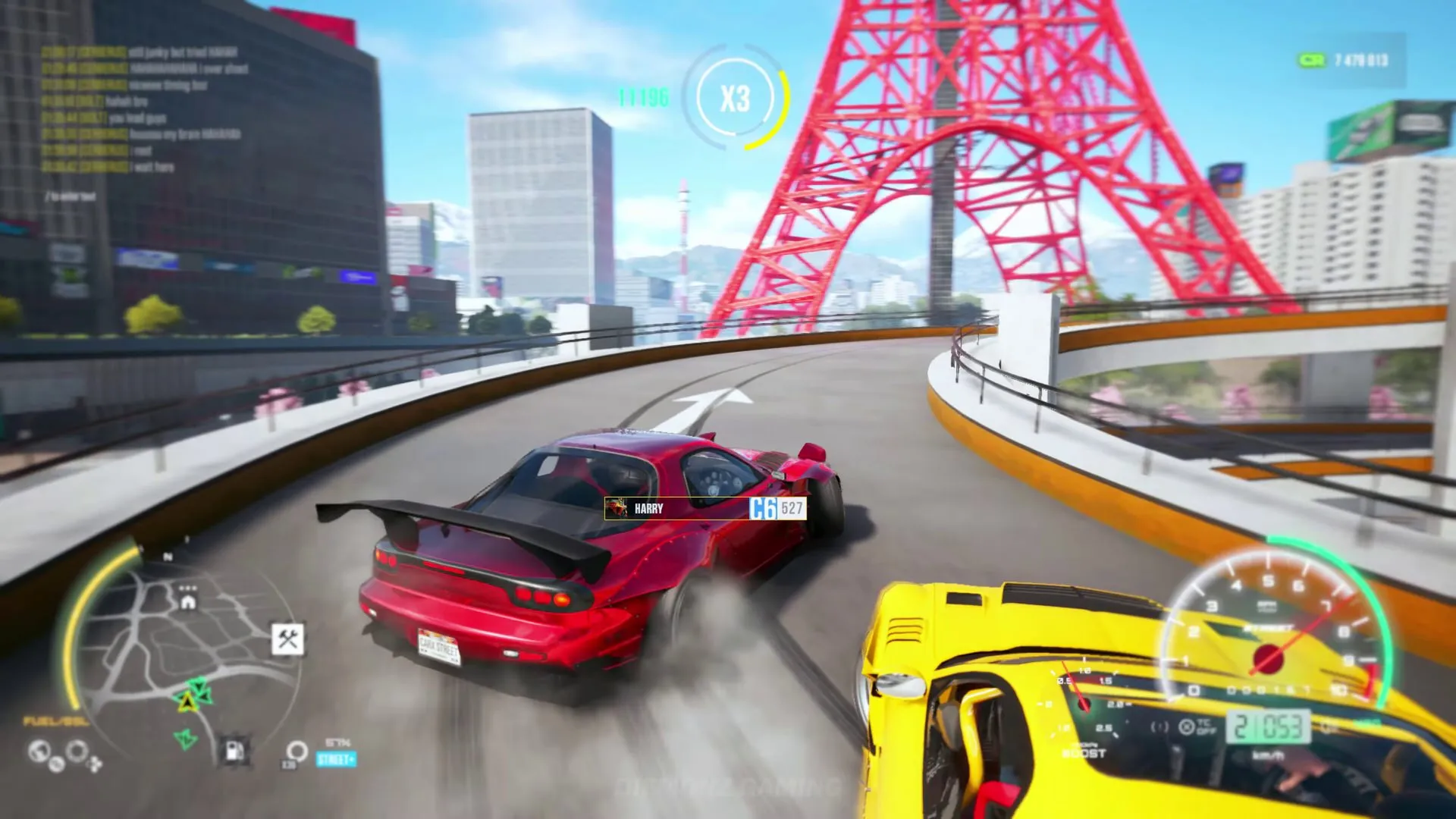This screenshot has width=1456, height=819.
Task: Select the home garage marker on the minimap
Action: coord(188,602)
